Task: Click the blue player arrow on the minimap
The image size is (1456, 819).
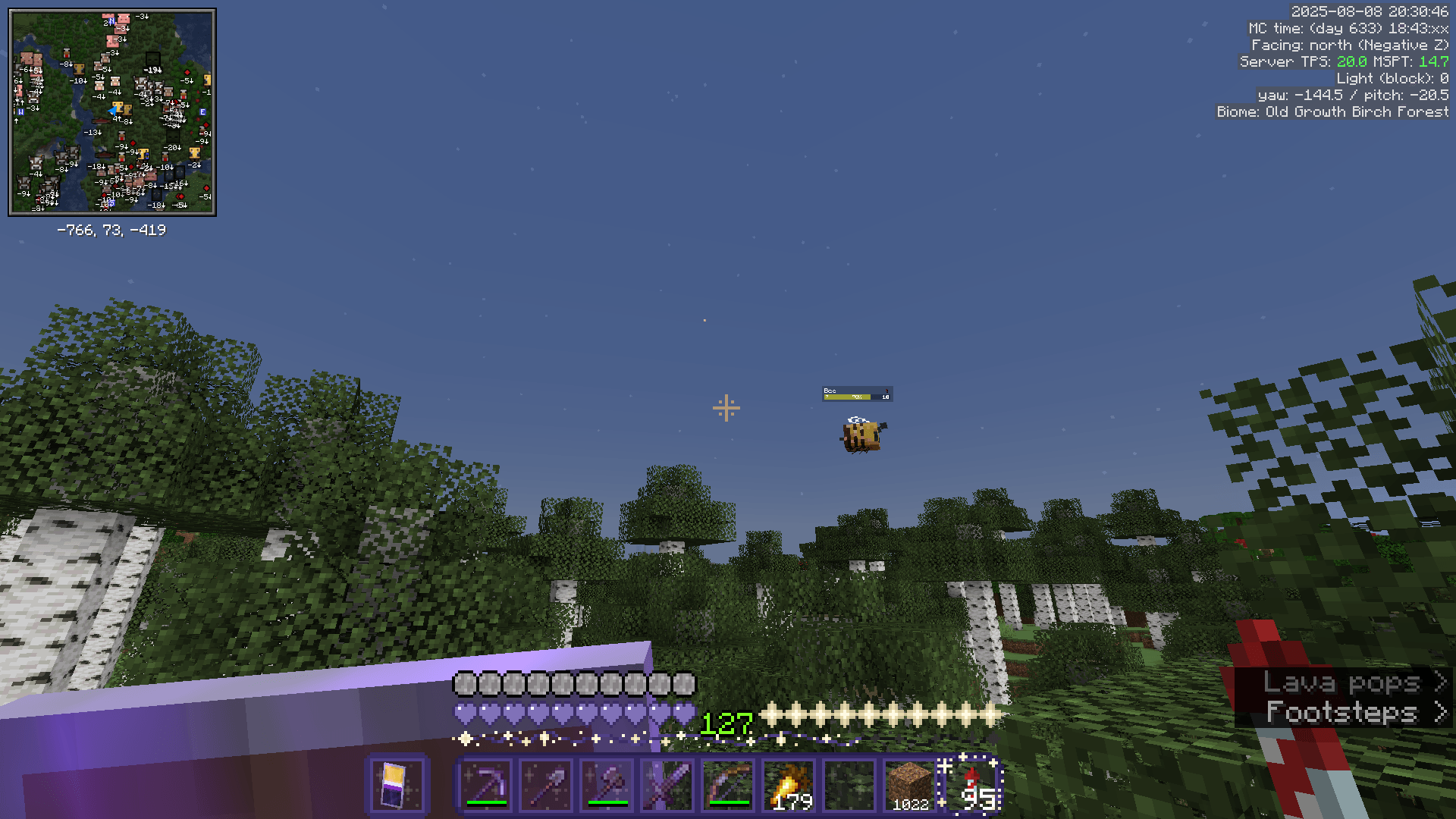Action: pos(113,111)
